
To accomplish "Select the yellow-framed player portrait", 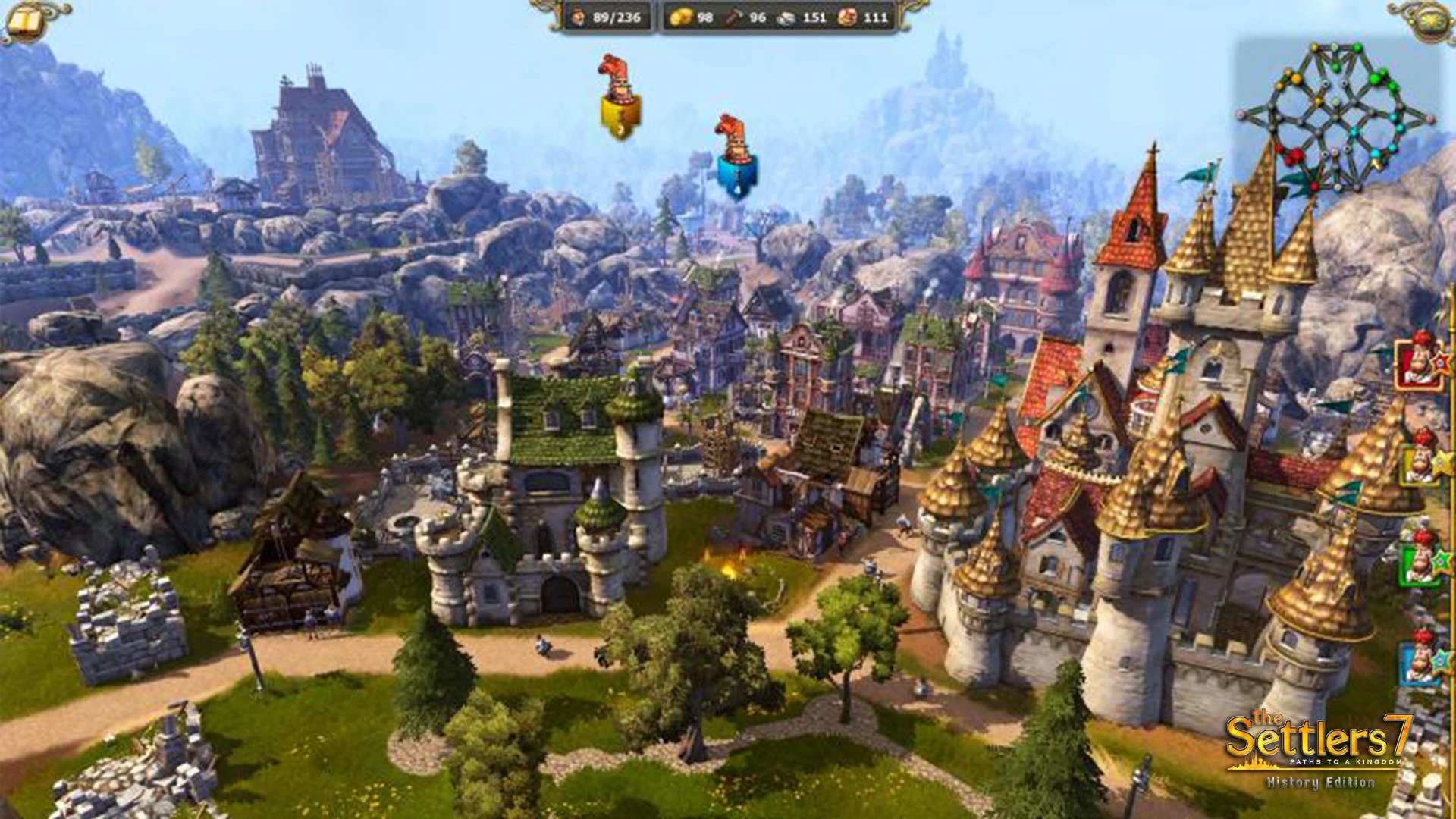I will [x=1420, y=463].
